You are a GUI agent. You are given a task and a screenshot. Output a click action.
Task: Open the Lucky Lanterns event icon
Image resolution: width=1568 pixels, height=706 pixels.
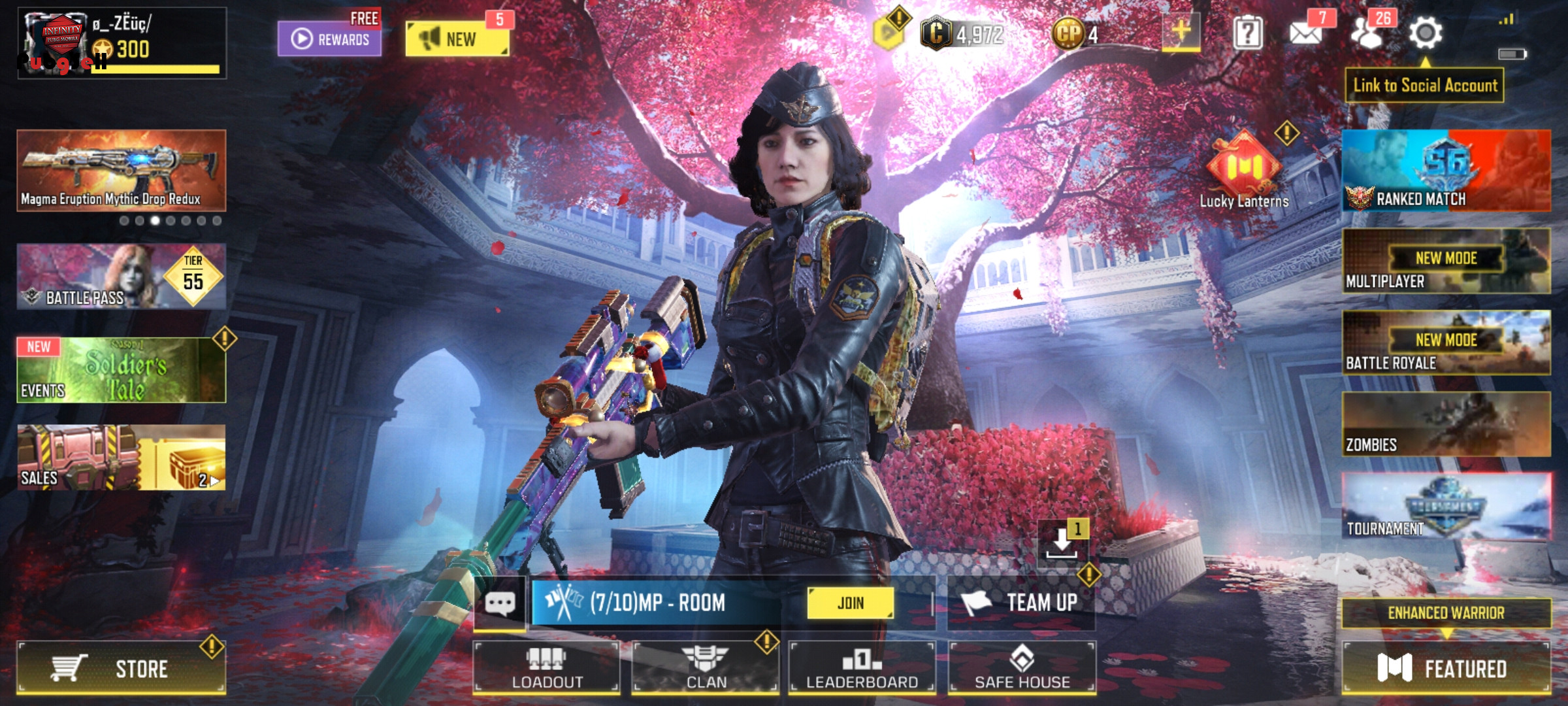pos(1243,171)
